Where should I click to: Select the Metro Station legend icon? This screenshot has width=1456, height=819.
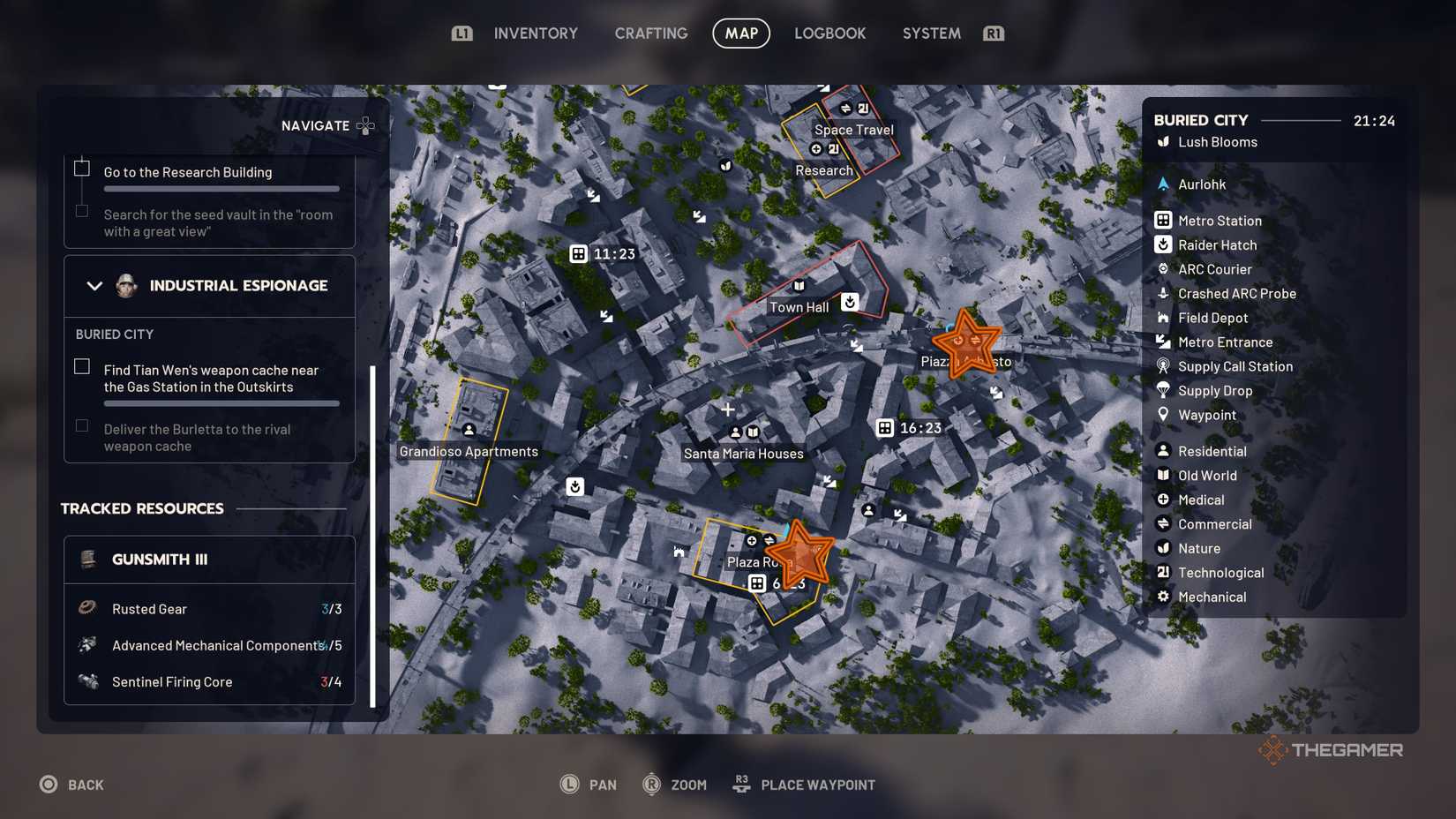coord(1163,220)
